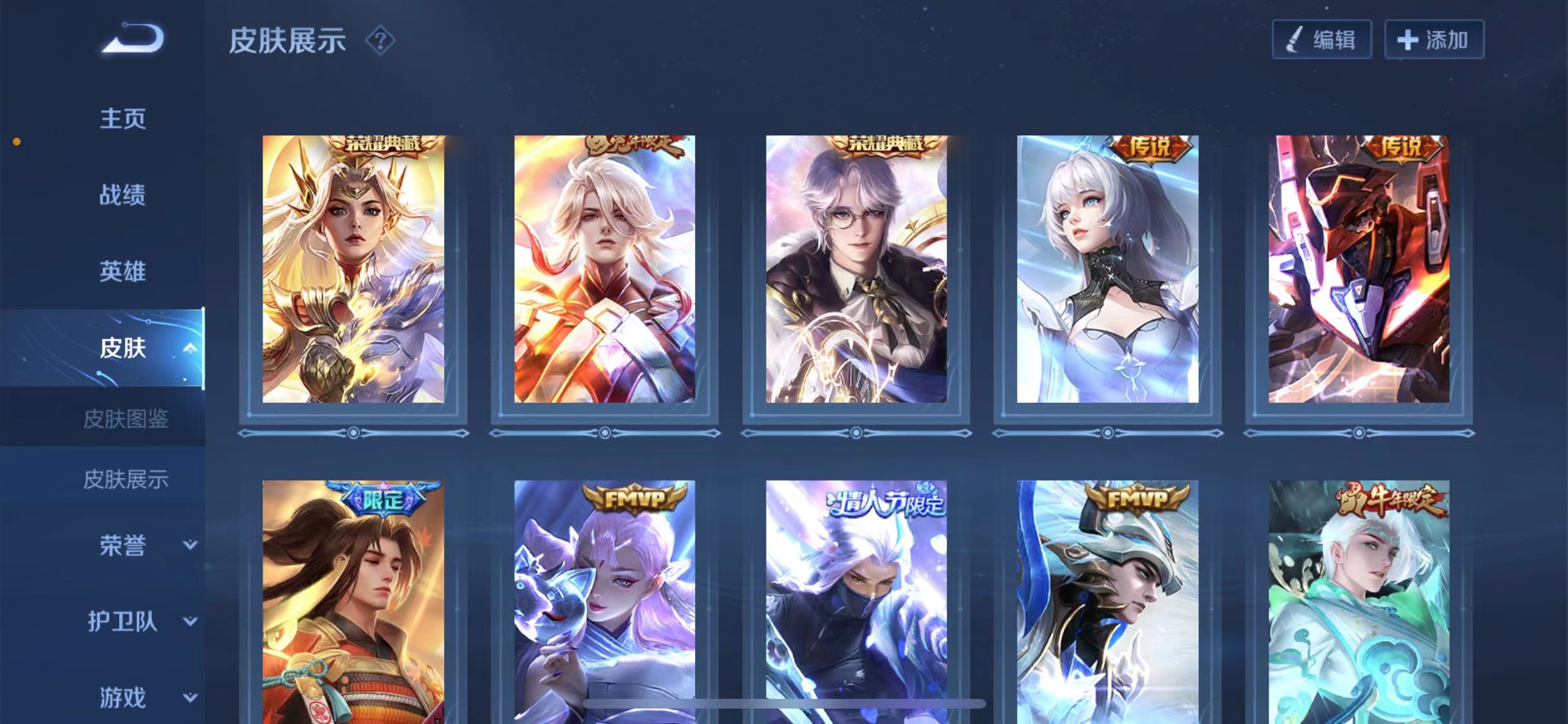This screenshot has height=724, width=1568.
Task: Open the 皮肤图鉴 skin catalog
Action: coord(126,419)
